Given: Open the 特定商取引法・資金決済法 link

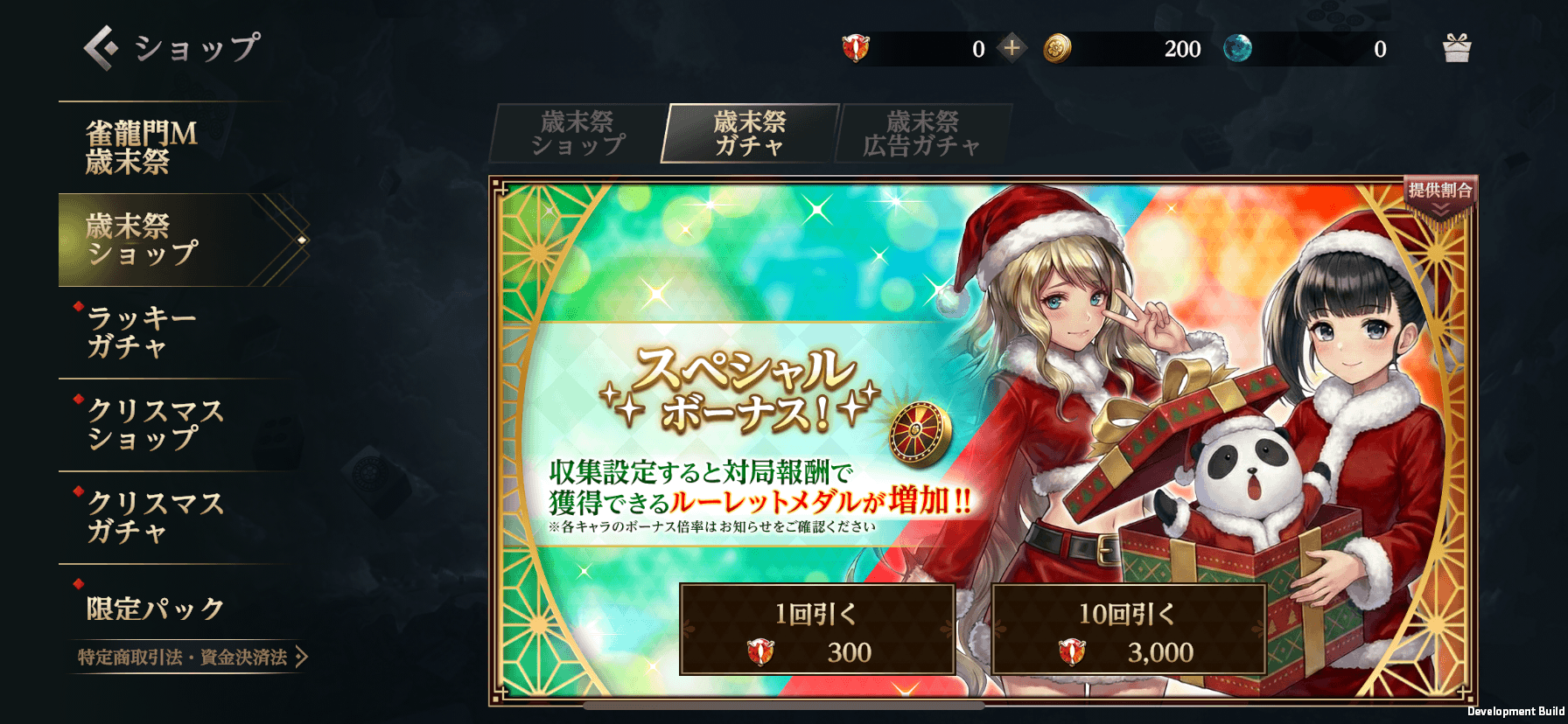Looking at the screenshot, I should click(191, 658).
